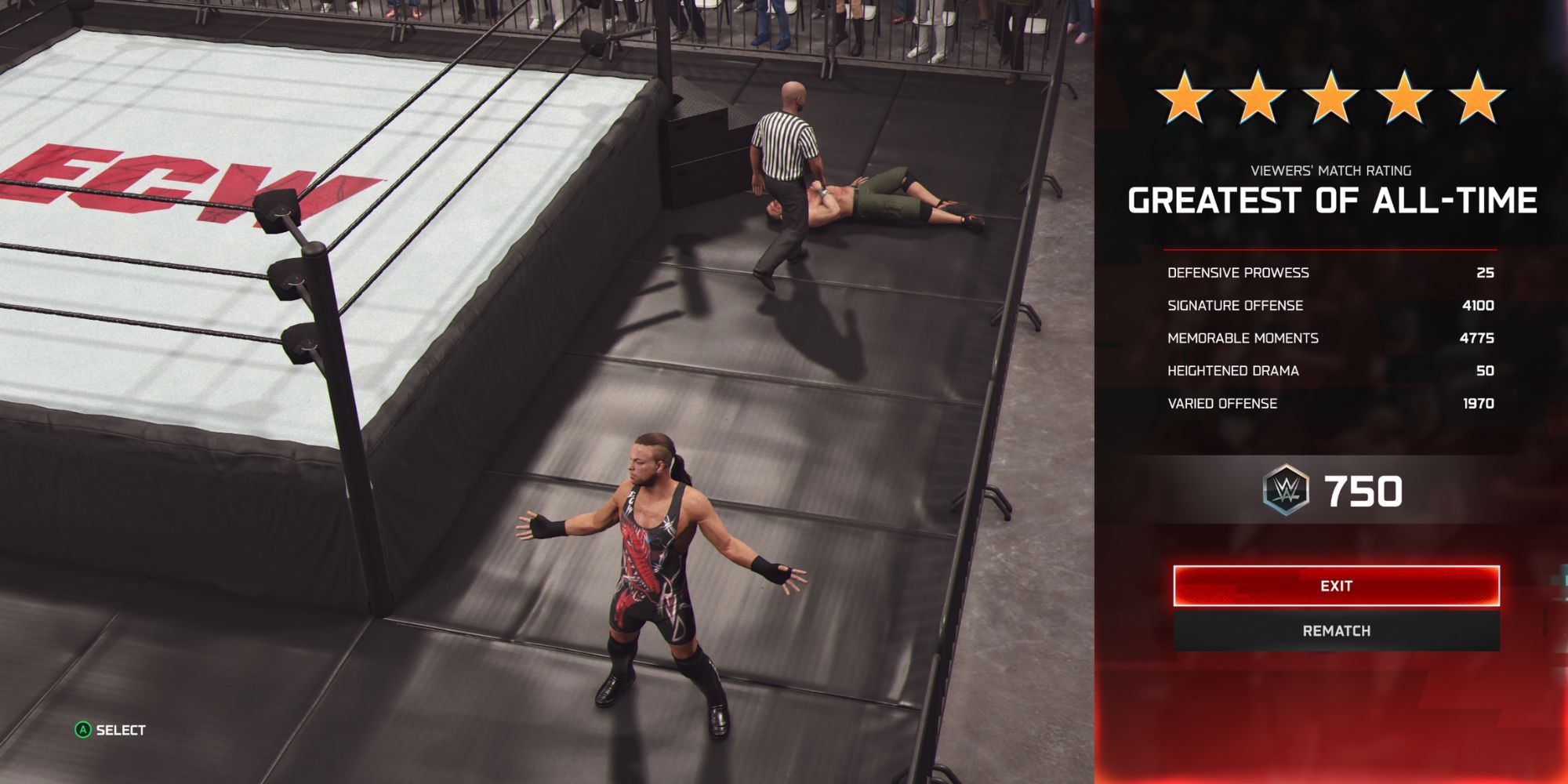
Task: Toggle the Varied Offense entry
Action: 1333,404
